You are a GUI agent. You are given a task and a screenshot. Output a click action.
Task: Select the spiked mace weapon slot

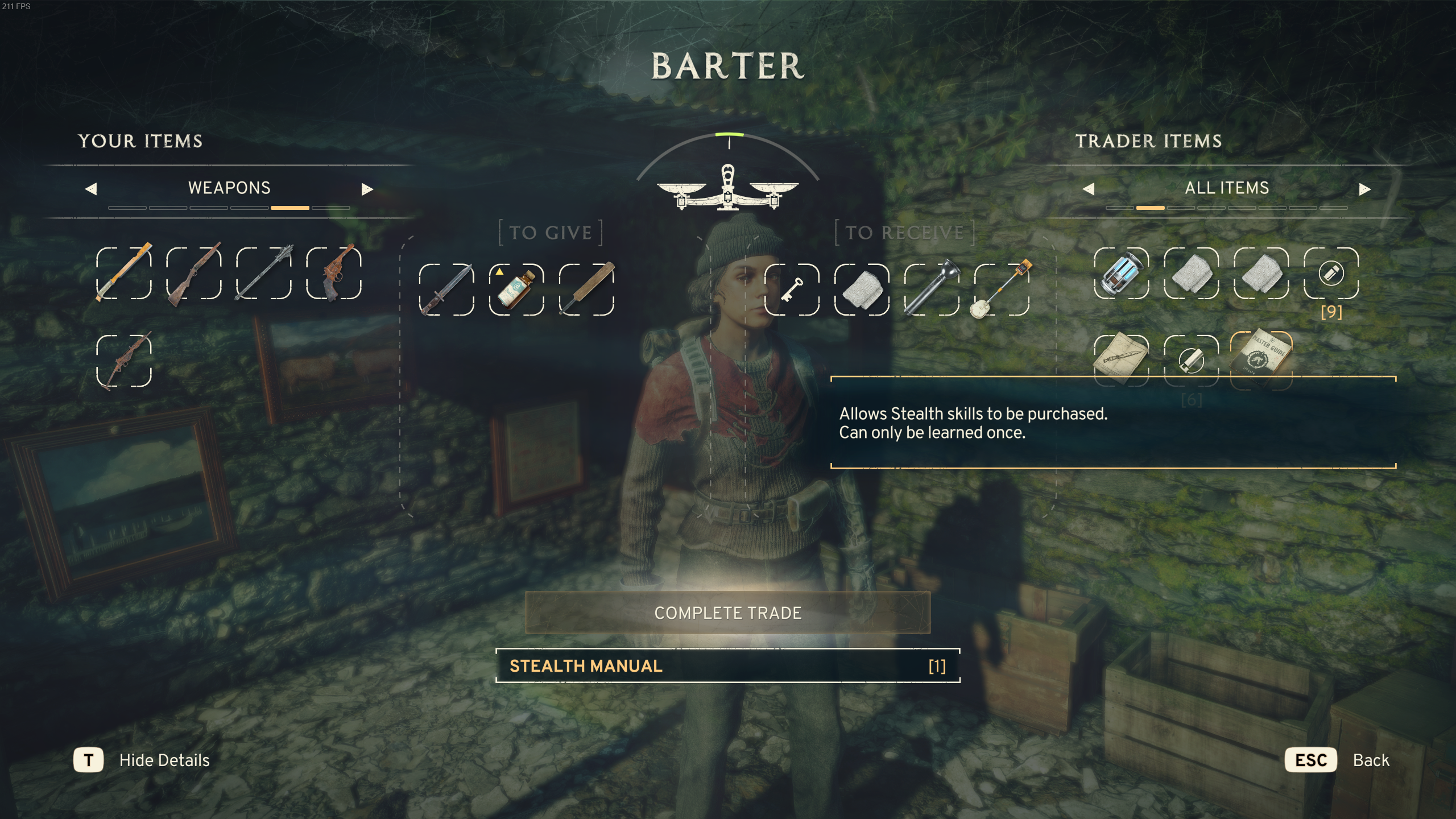click(264, 274)
